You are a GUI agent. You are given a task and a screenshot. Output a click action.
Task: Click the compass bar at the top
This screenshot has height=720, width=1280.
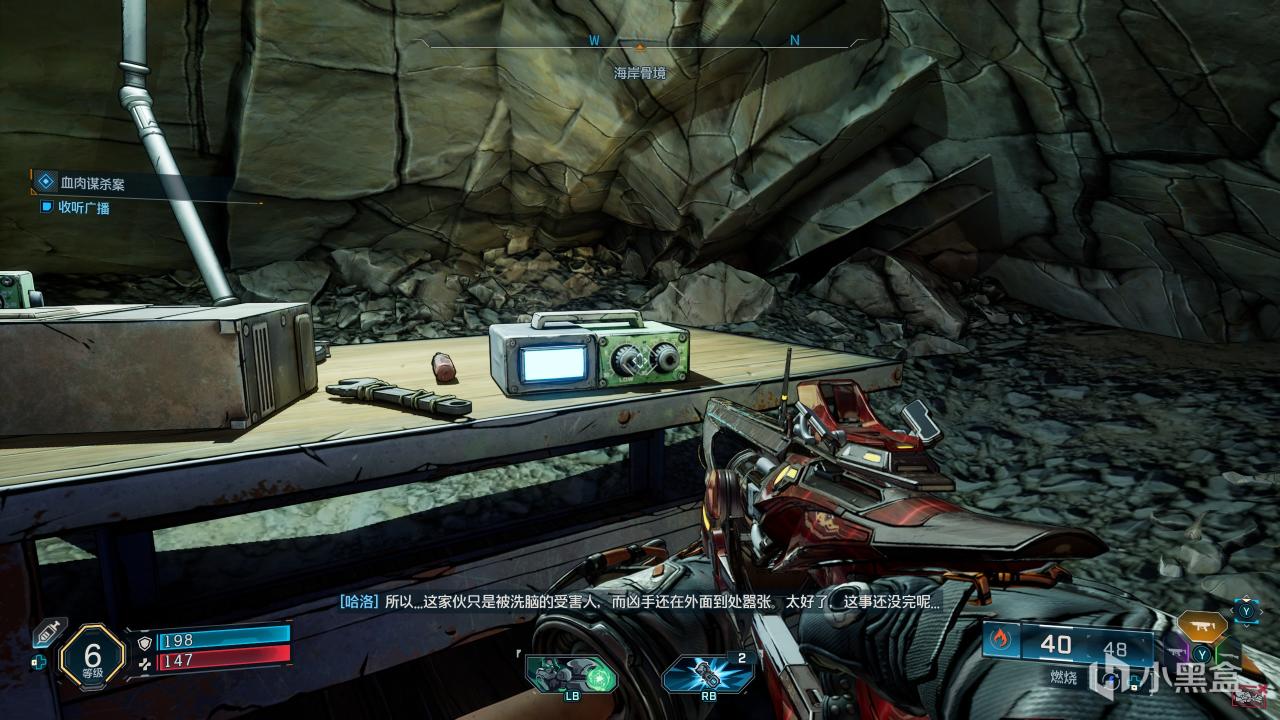coord(640,42)
